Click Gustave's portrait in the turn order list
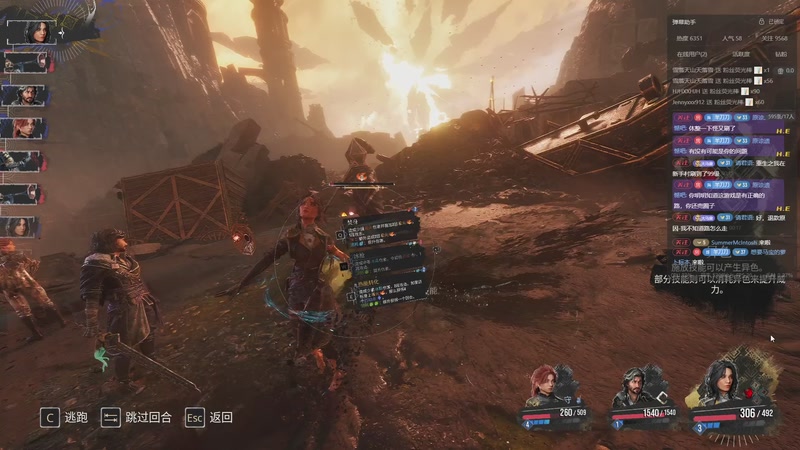Screen dimensions: 800x450 pos(22,95)
